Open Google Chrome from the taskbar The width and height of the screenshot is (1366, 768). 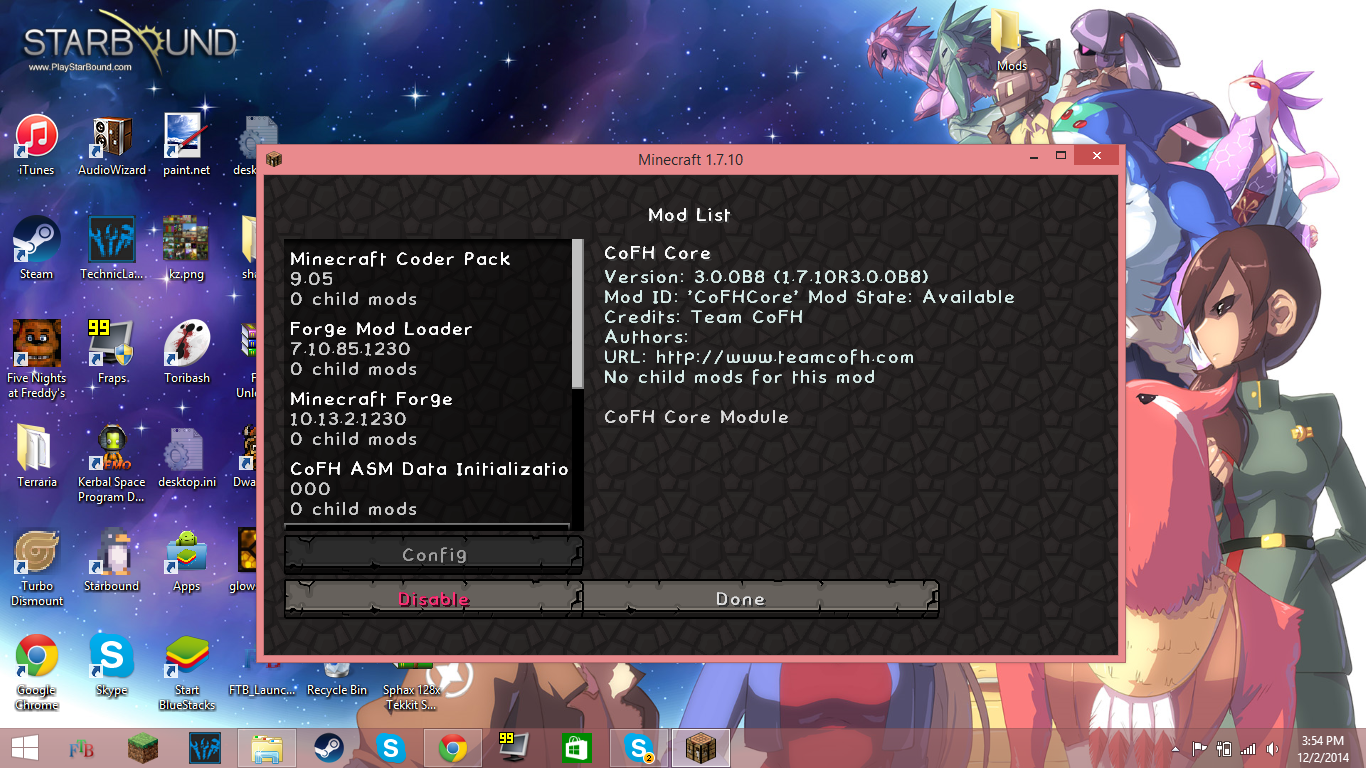[x=452, y=747]
